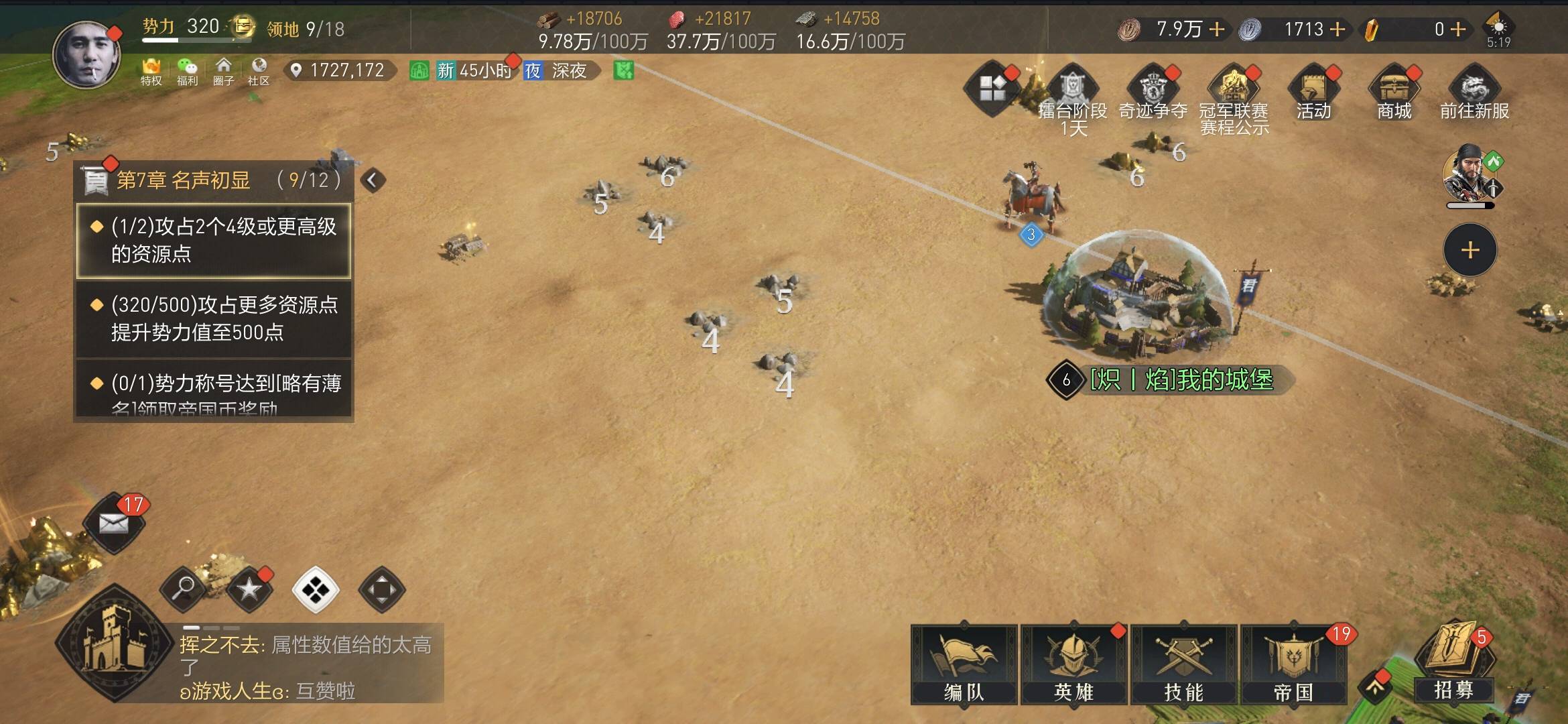Open the 商城 shop
This screenshot has height=724, width=1568.
pyautogui.click(x=1394, y=93)
